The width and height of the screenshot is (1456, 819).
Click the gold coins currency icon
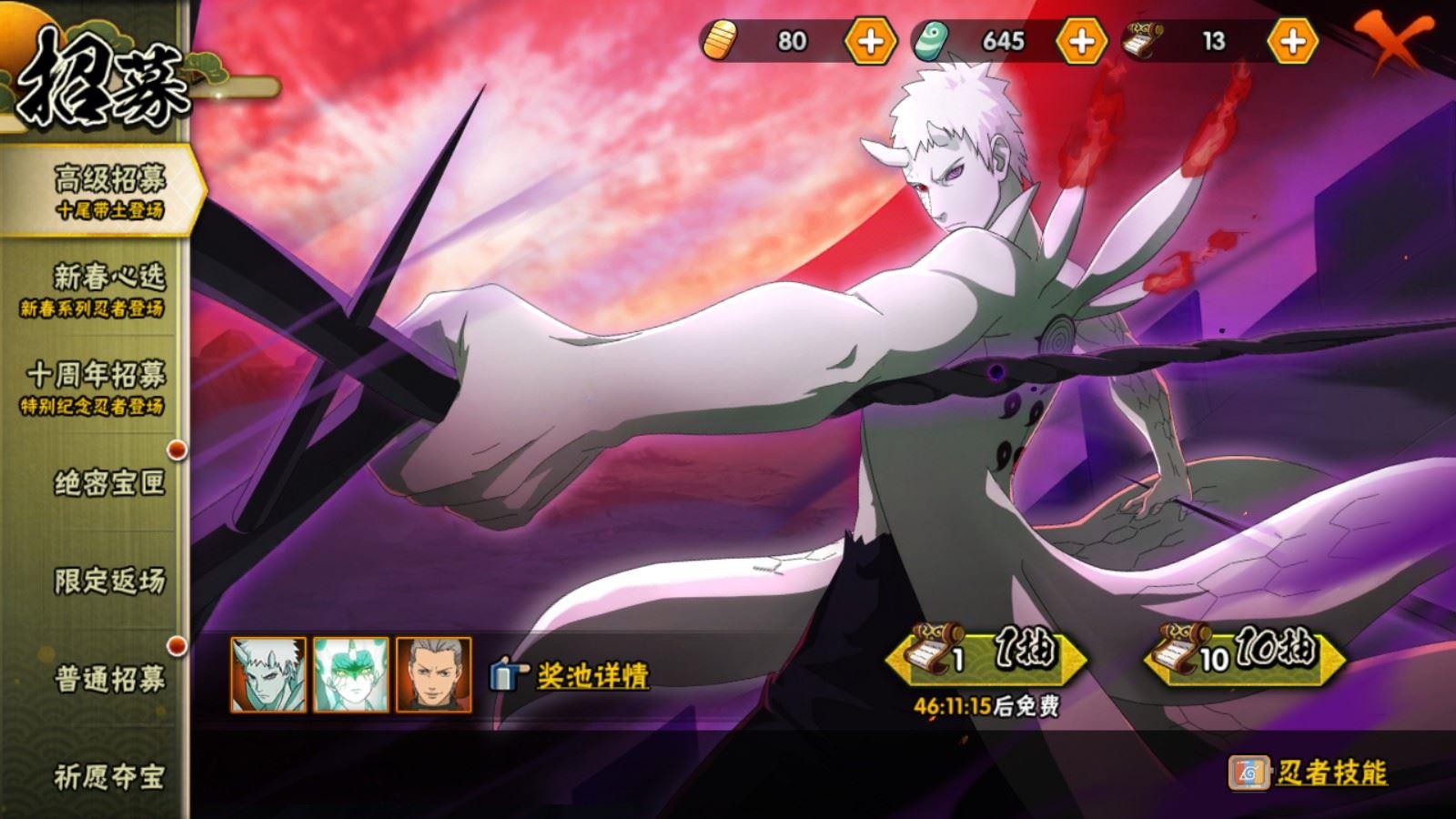720,40
